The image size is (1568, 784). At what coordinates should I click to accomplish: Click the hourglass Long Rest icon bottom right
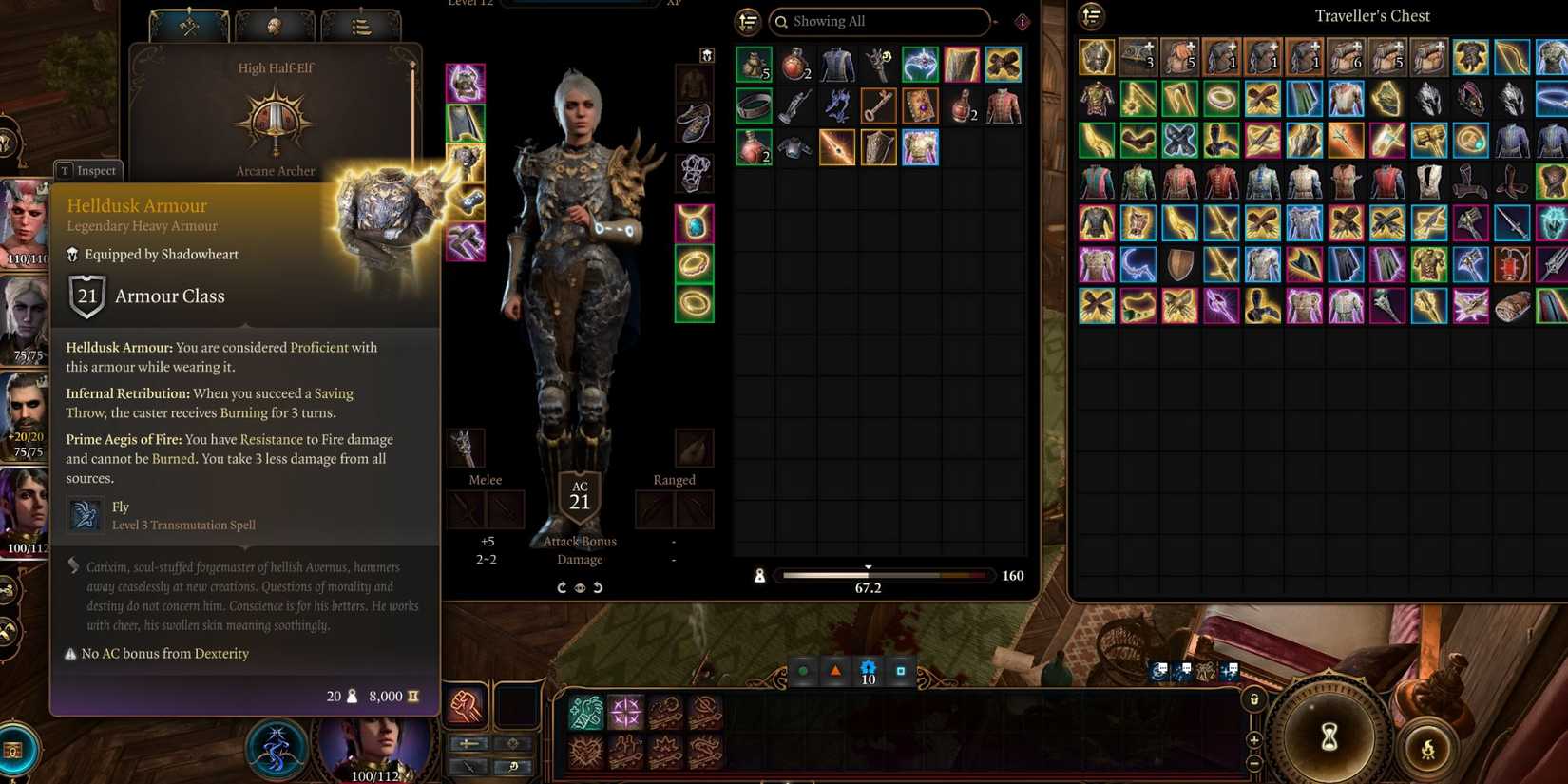[x=1328, y=737]
